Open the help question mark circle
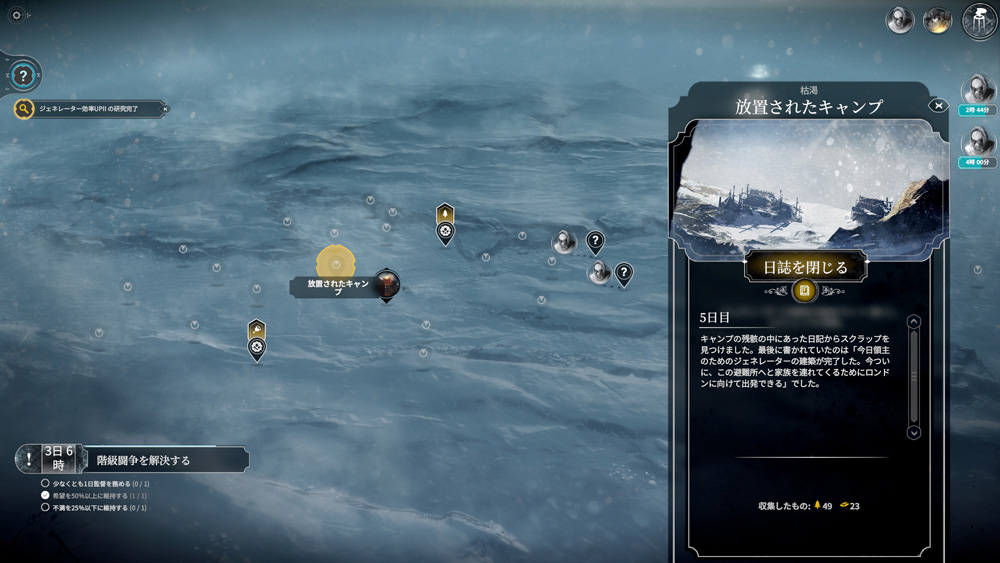 tap(23, 76)
